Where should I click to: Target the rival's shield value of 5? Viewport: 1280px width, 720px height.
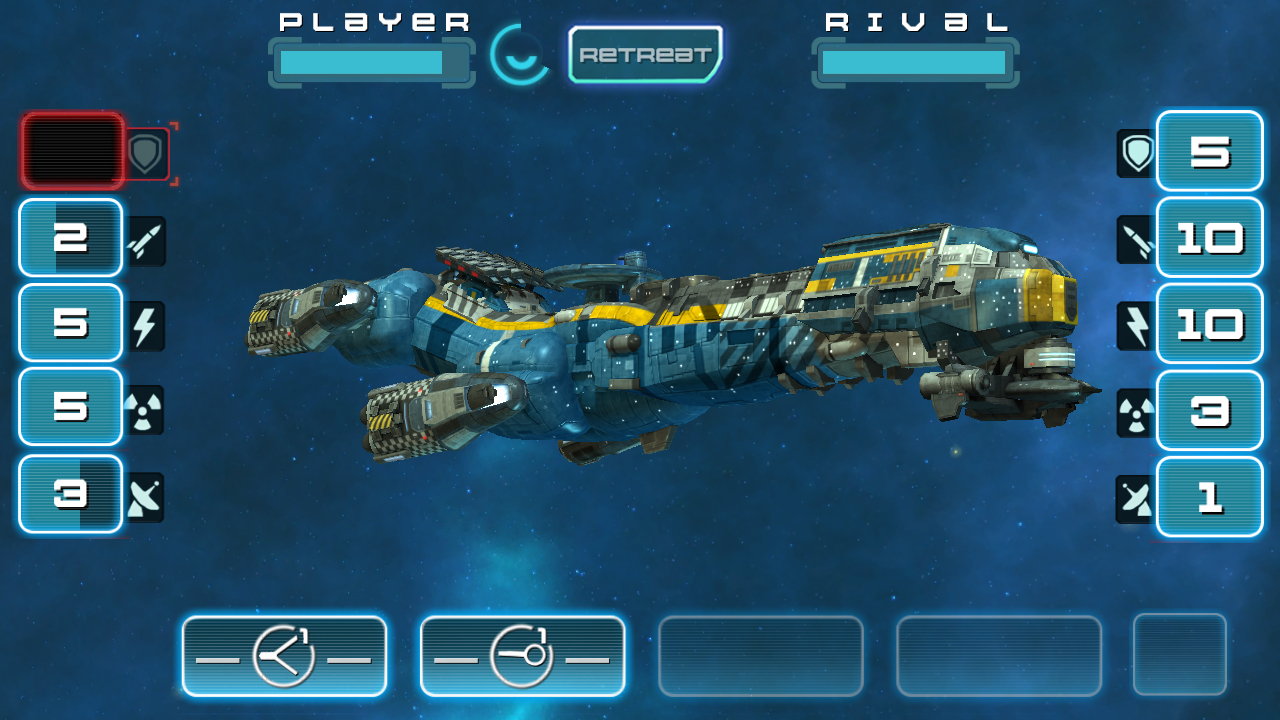(x=1209, y=151)
